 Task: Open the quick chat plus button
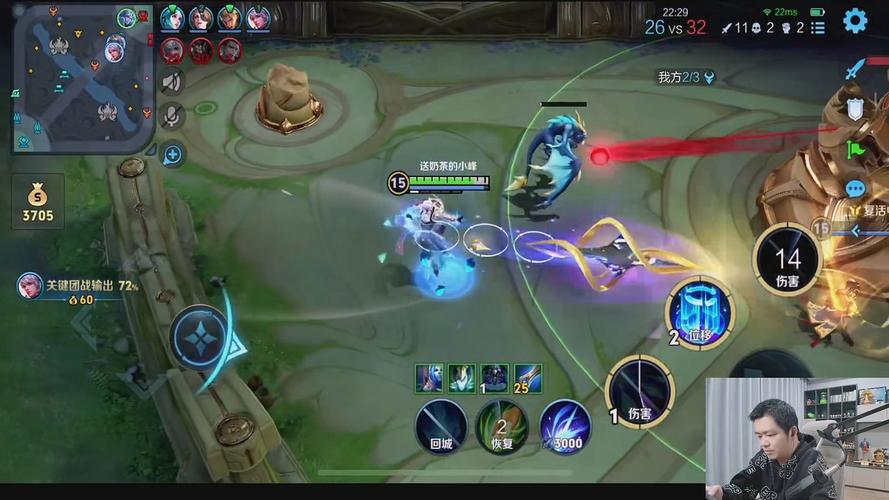coord(172,154)
